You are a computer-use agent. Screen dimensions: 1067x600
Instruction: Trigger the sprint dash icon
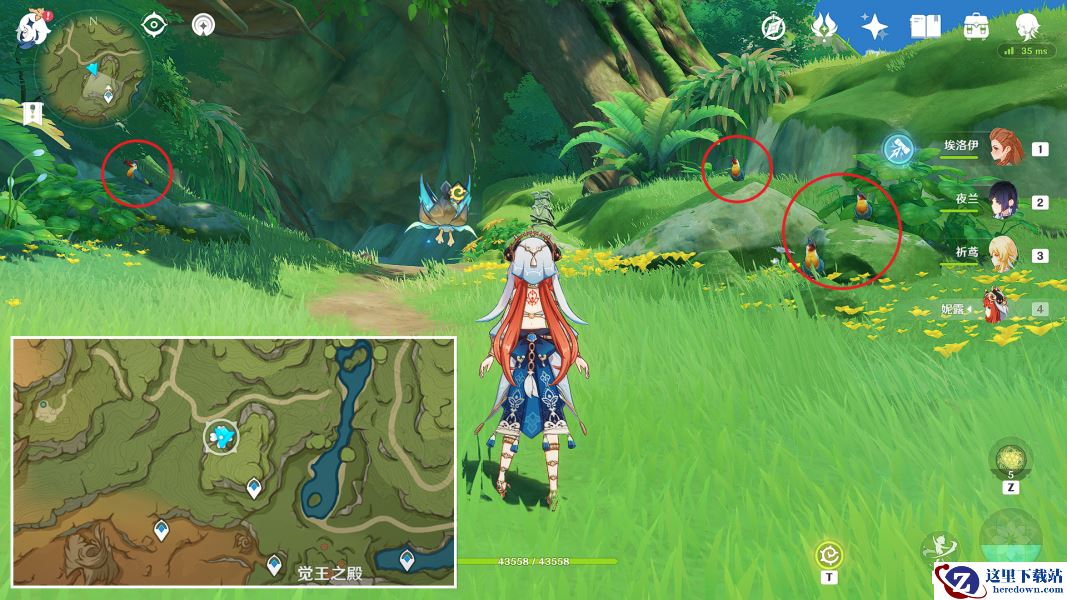click(939, 547)
